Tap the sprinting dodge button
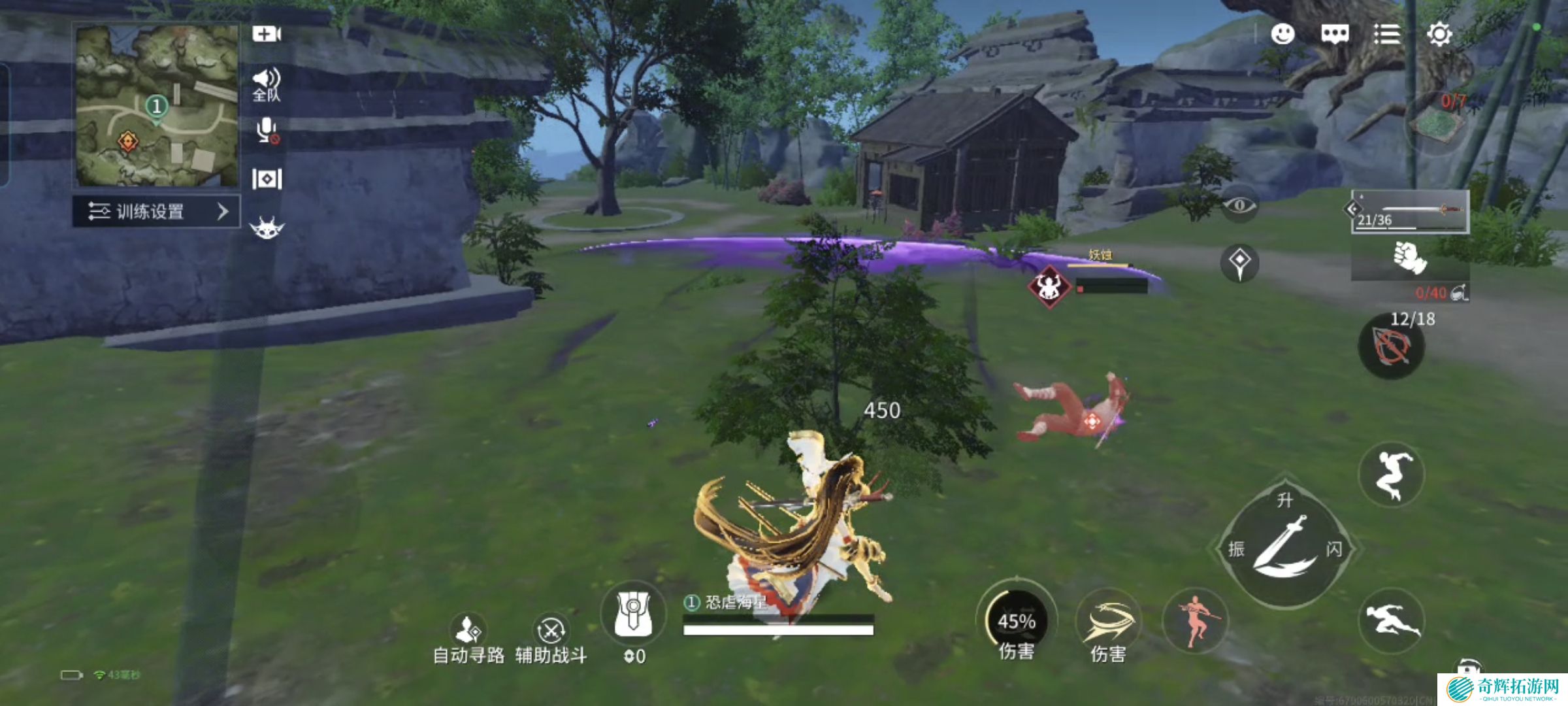This screenshot has width=1568, height=706. pos(1390,620)
